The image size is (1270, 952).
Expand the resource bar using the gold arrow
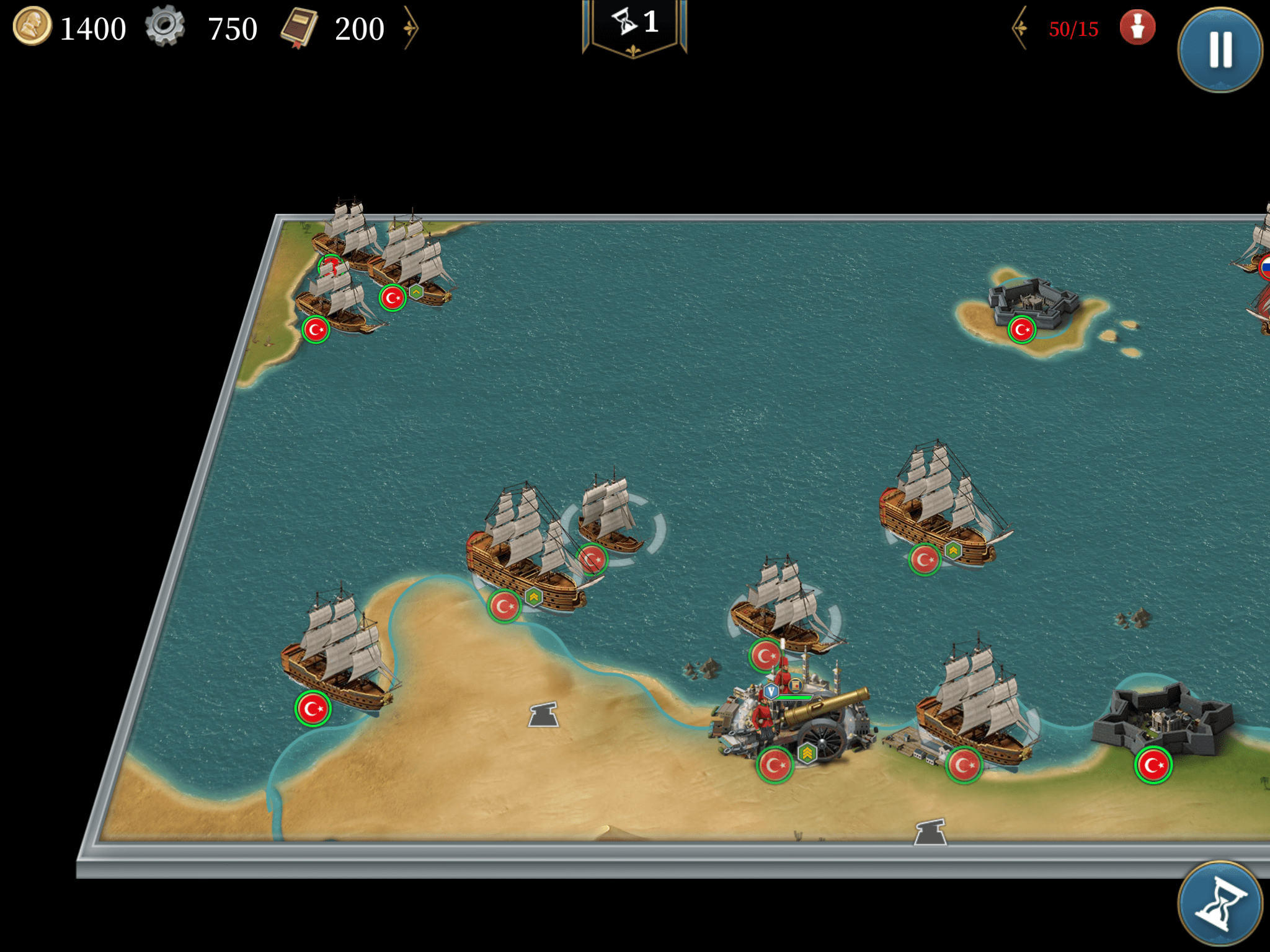coord(411,28)
